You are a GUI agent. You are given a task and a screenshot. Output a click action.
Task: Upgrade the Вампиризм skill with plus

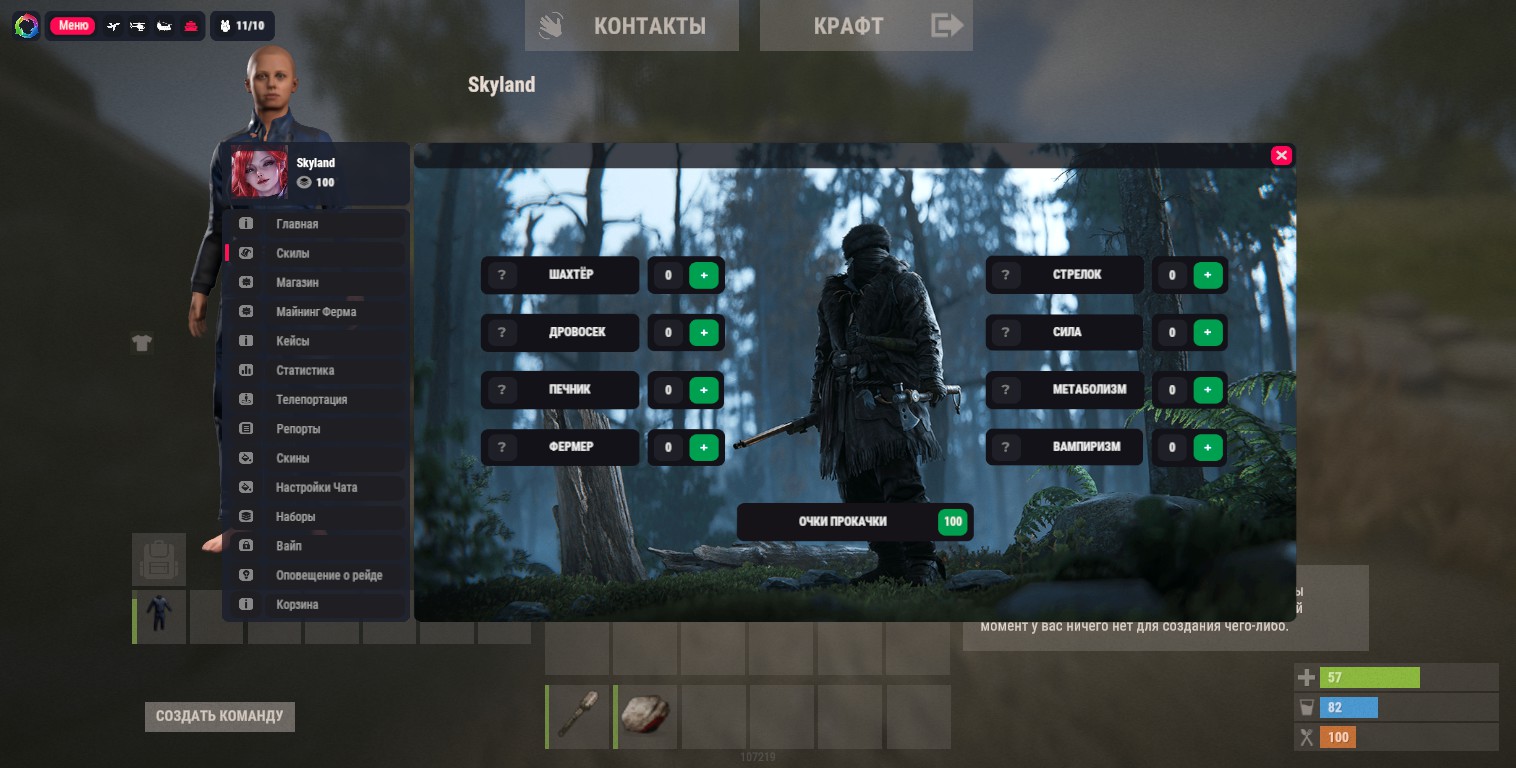pos(1208,447)
